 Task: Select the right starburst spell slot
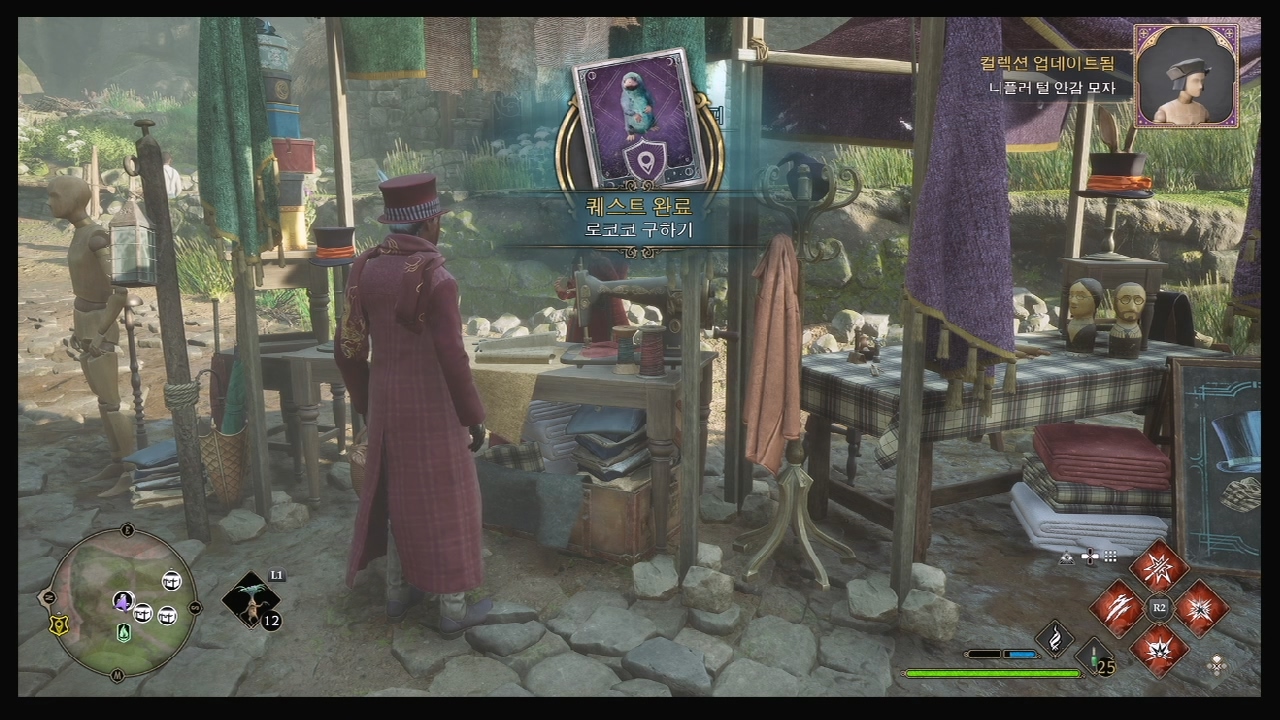[1201, 608]
